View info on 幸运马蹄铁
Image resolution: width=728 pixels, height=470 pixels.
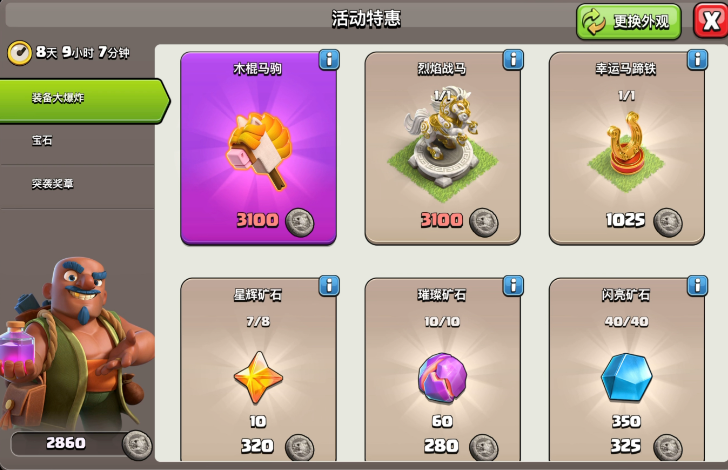697,60
